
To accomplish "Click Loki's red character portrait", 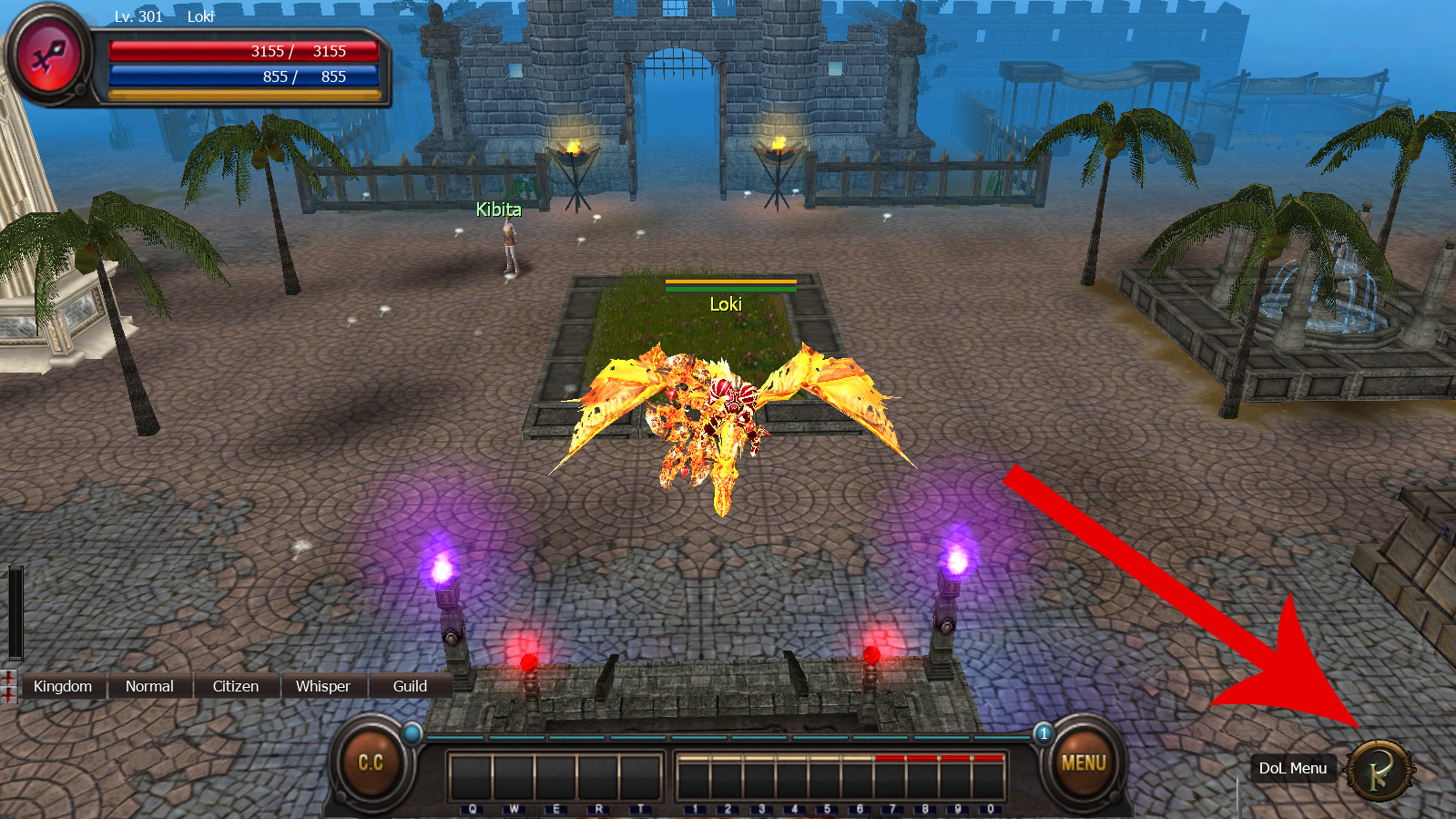I will point(48,57).
